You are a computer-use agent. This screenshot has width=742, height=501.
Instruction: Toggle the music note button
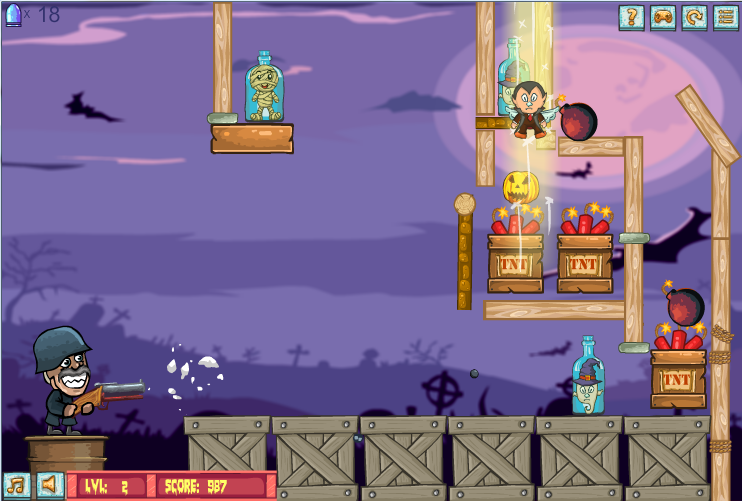coord(16,485)
